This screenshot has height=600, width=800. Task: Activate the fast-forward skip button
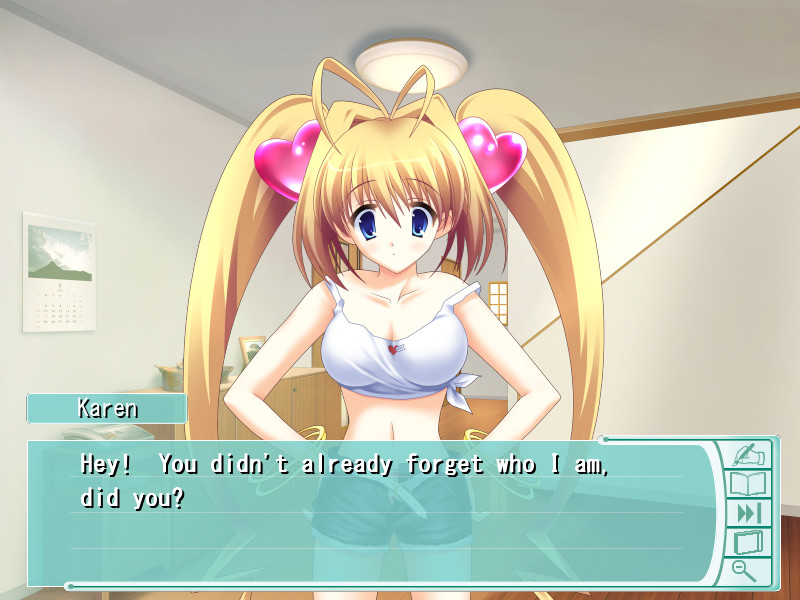tap(748, 514)
